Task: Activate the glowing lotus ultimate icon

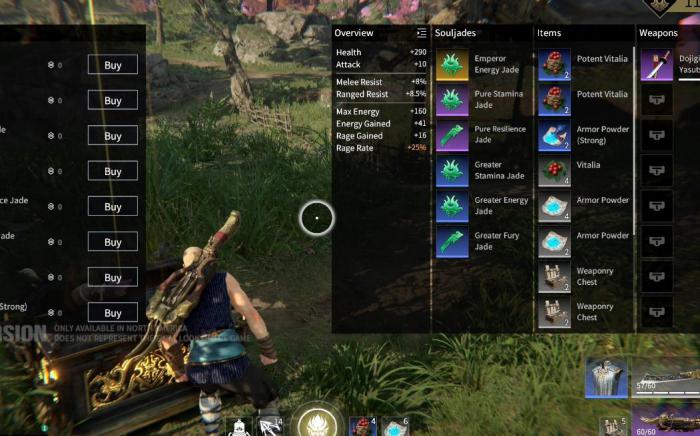Action: tap(317, 422)
